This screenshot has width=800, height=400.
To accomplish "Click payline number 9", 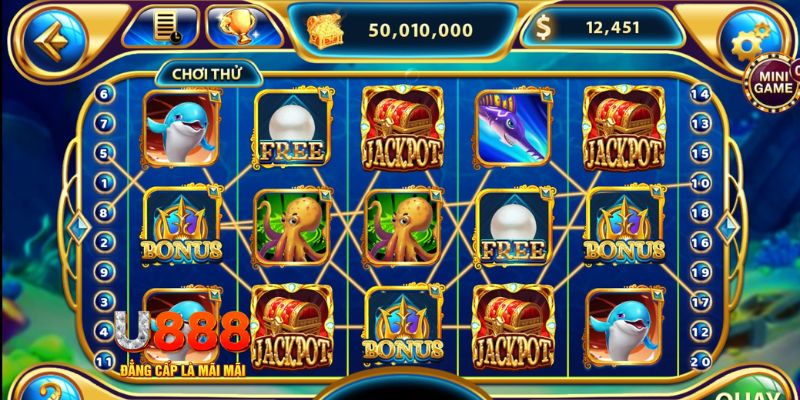I will [103, 271].
